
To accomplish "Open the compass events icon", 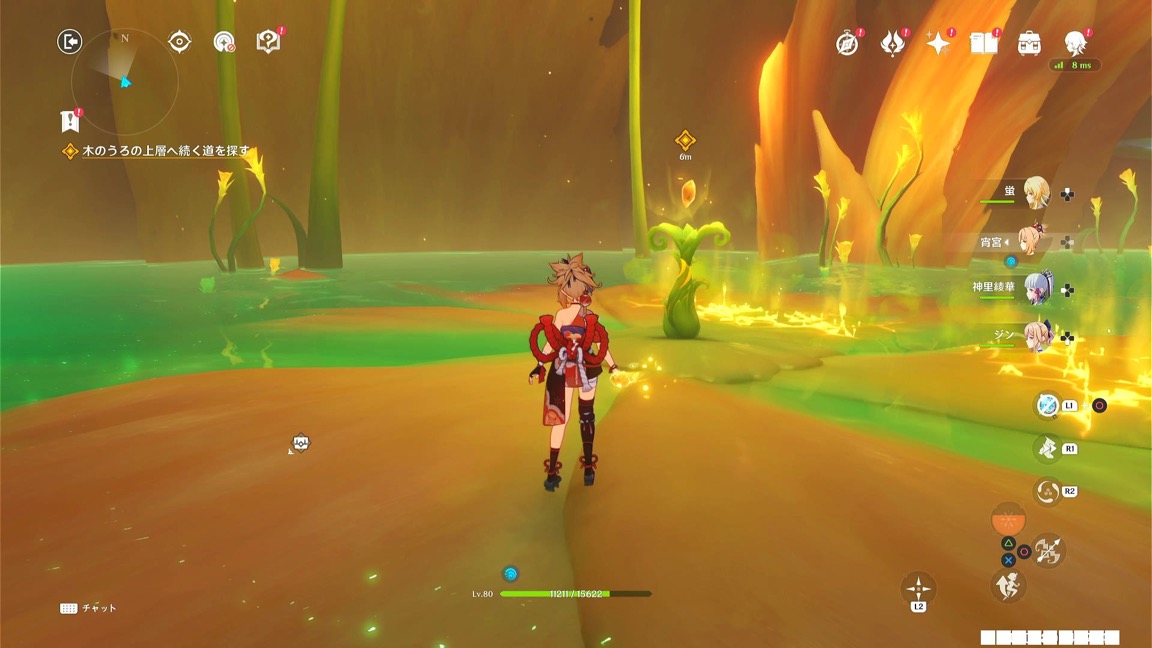I will pos(847,44).
